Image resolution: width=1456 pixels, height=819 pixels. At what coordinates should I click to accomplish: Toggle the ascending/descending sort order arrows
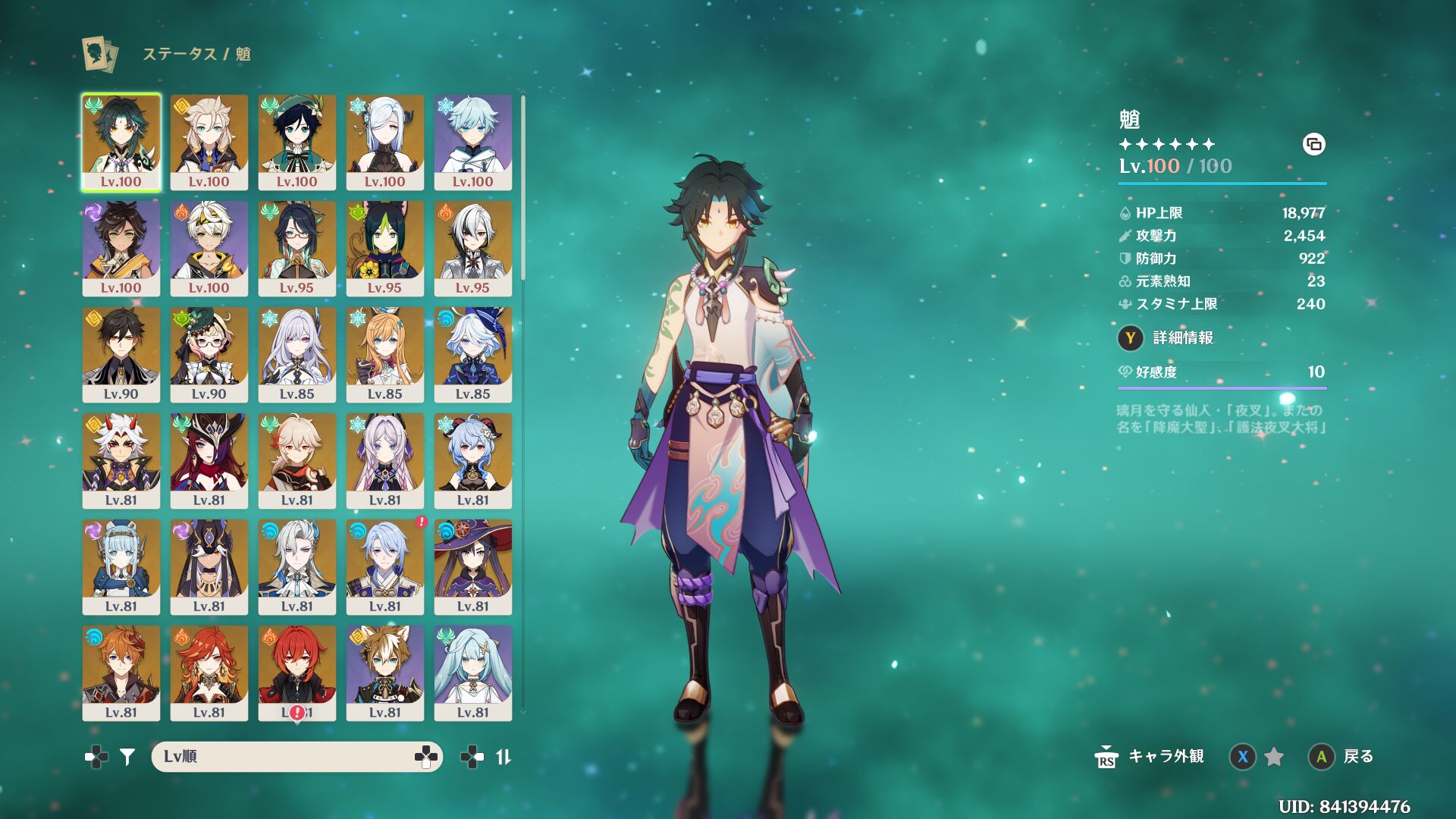click(x=504, y=756)
